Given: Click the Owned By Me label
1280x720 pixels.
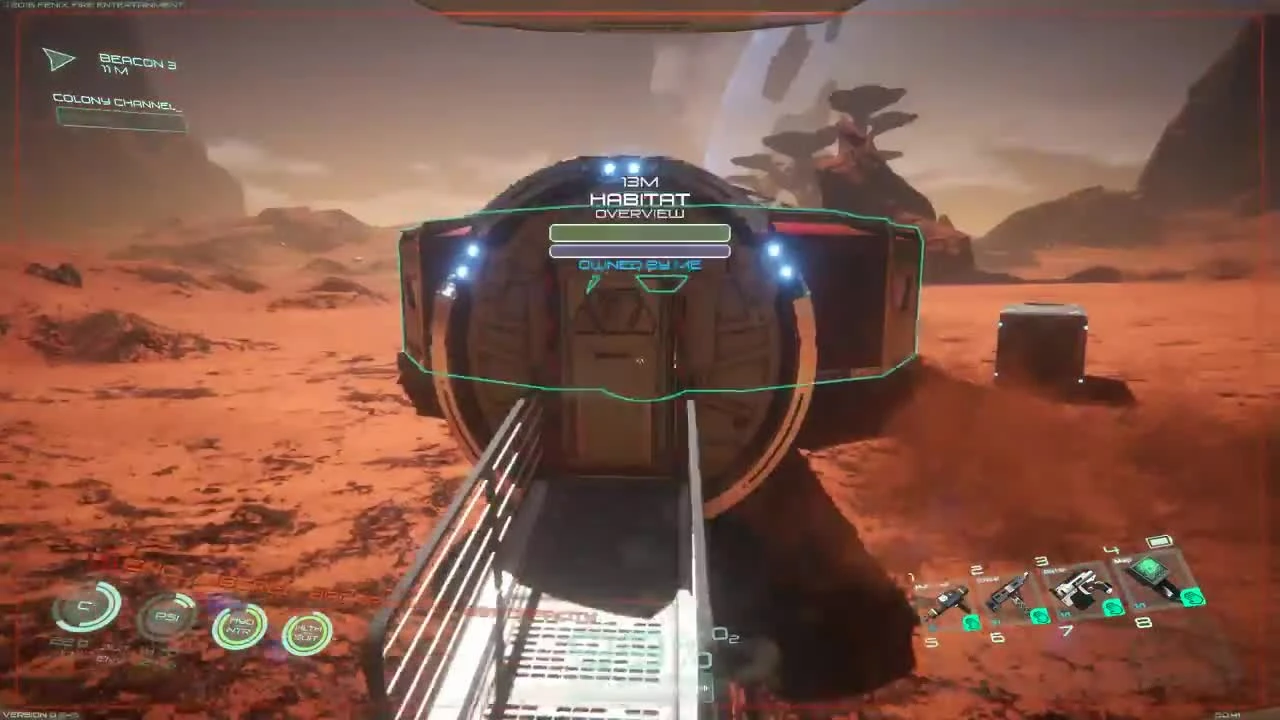Looking at the screenshot, I should (640, 265).
